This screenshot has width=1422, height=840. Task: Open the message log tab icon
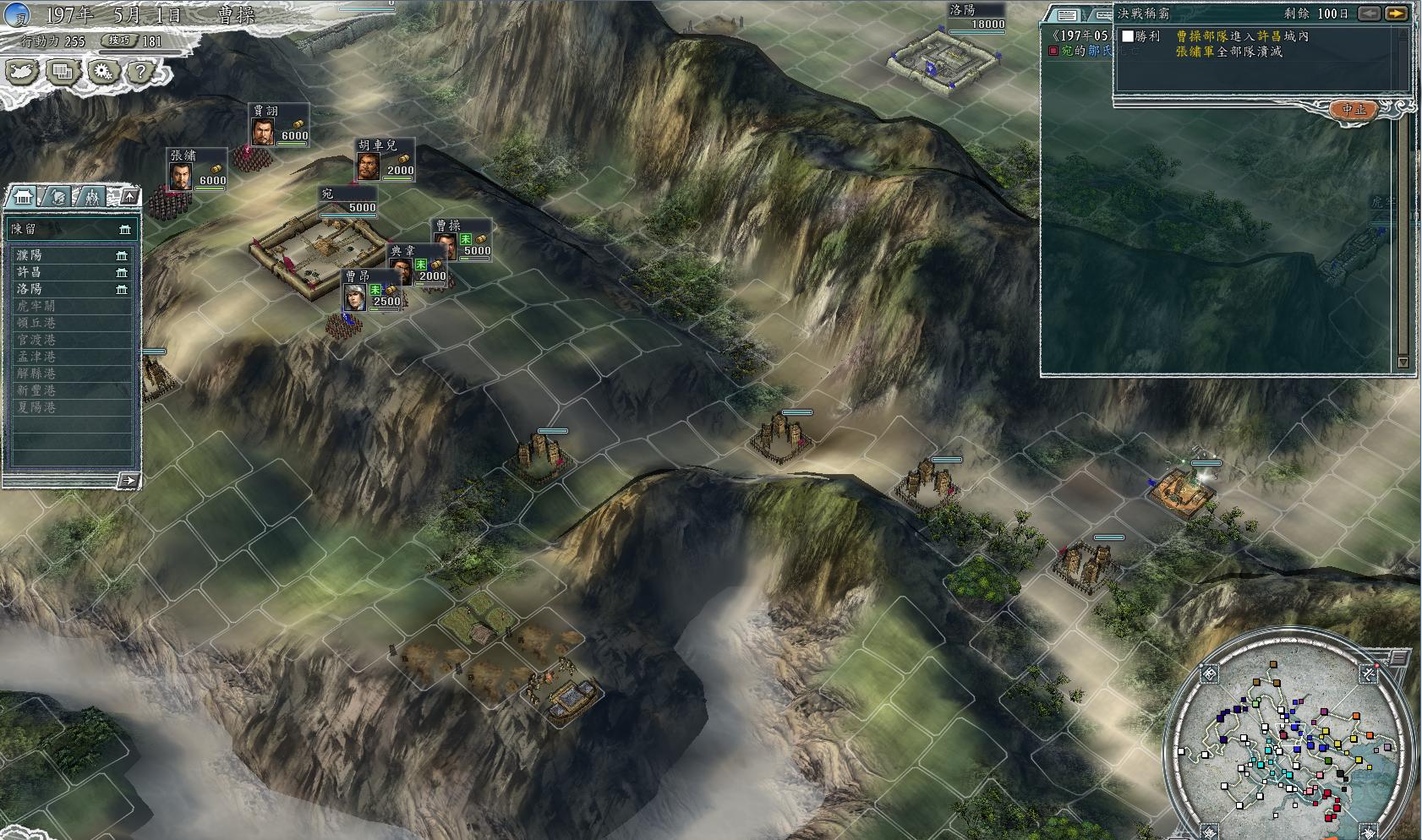click(1067, 15)
